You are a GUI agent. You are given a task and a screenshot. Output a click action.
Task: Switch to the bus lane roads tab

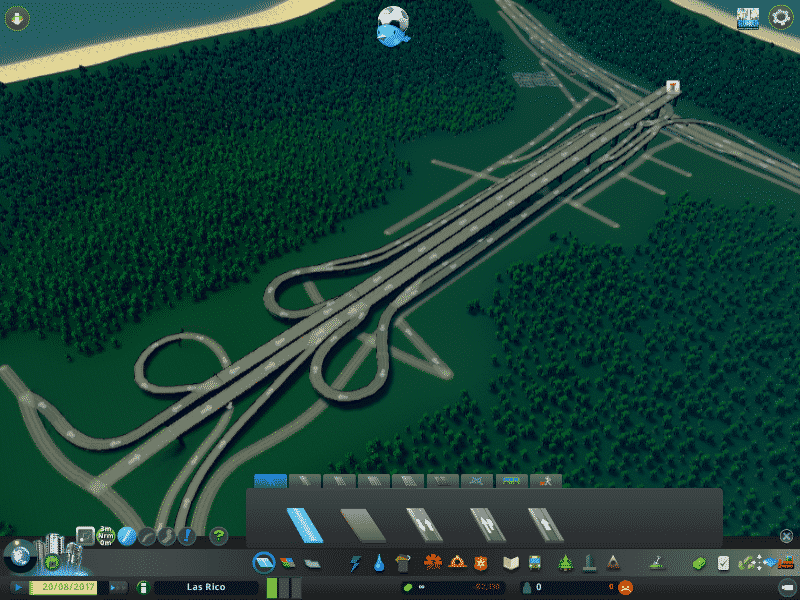click(512, 481)
